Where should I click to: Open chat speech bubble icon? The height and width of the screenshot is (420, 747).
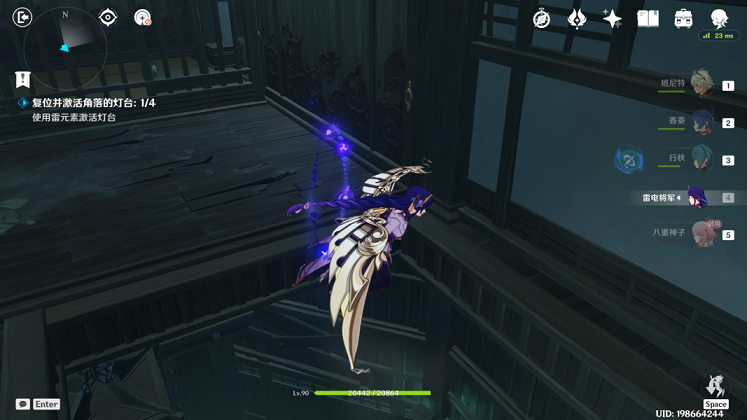coord(22,404)
